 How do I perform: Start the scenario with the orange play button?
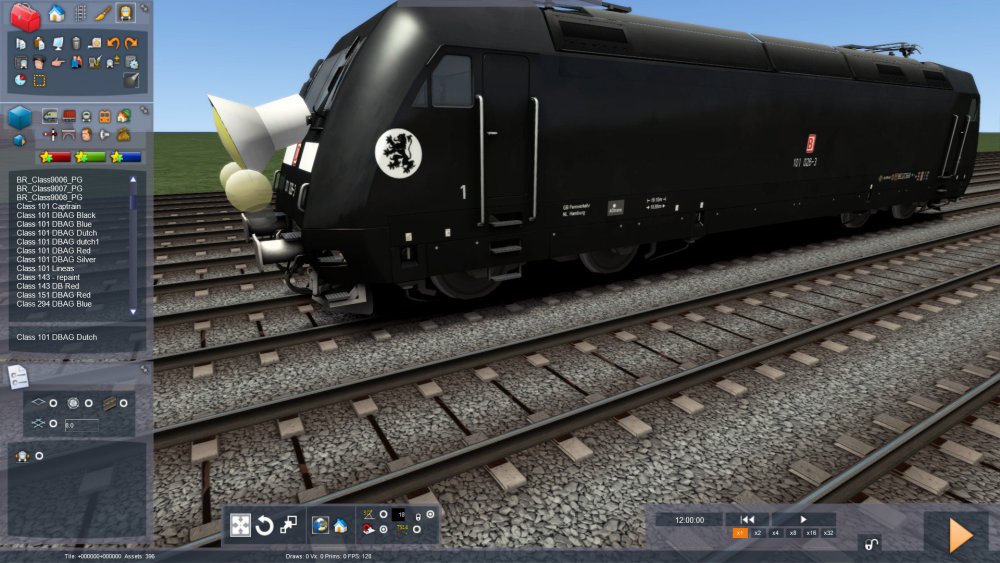click(959, 536)
